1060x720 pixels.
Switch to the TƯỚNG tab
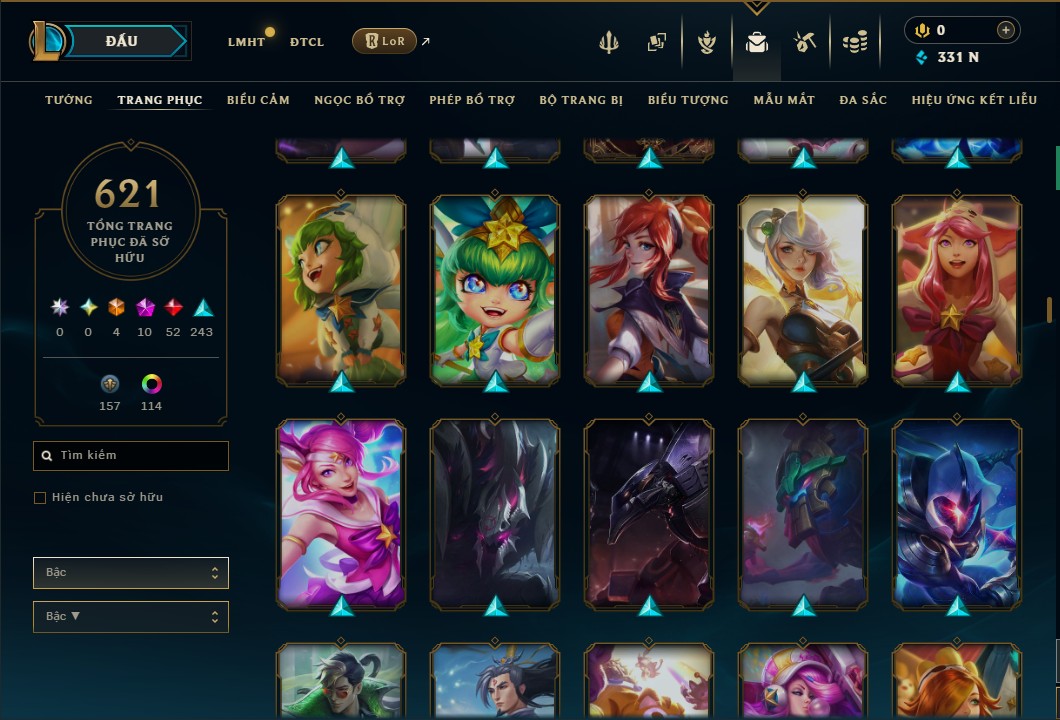(x=69, y=100)
